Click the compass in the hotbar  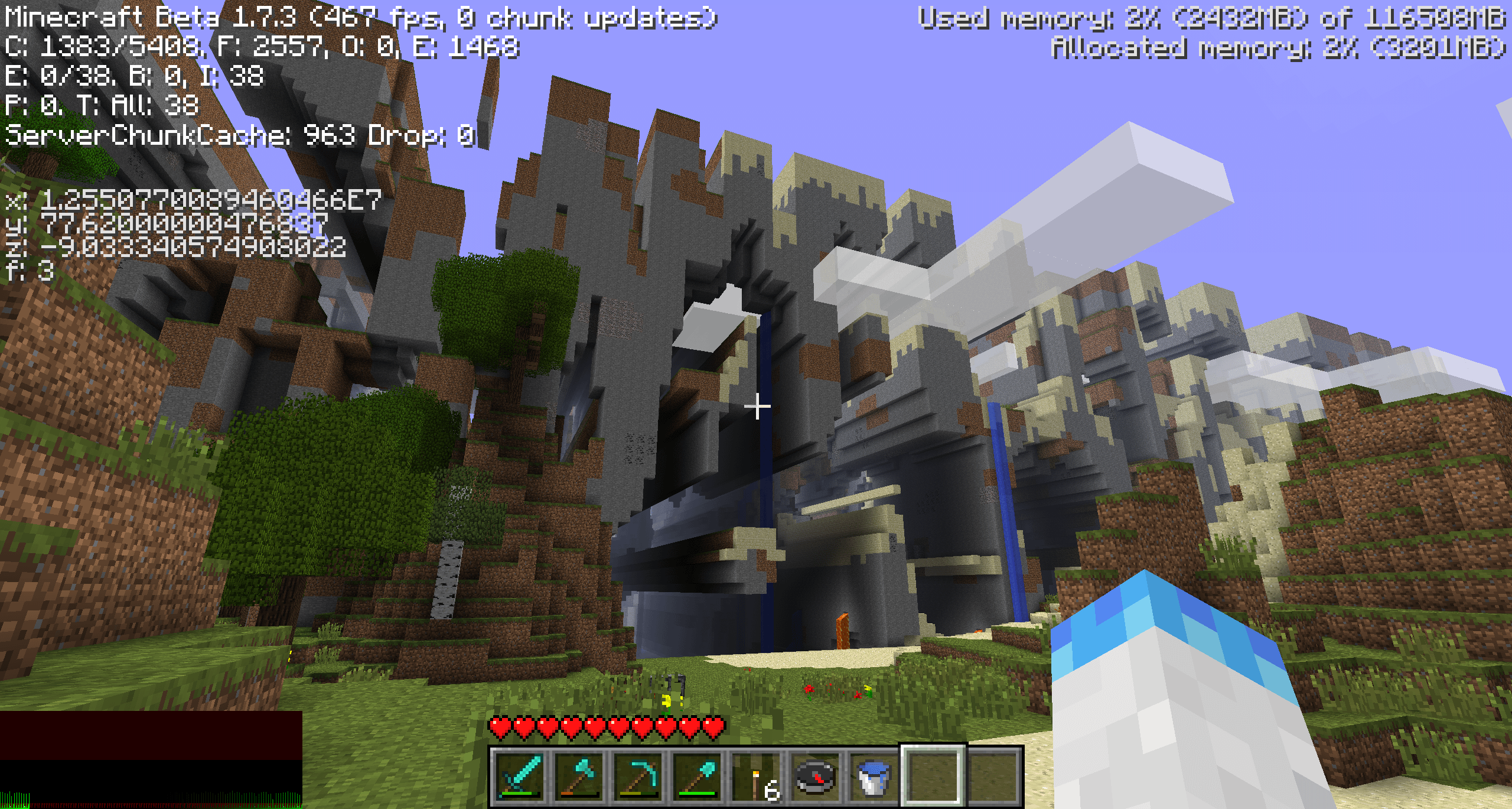[815, 776]
